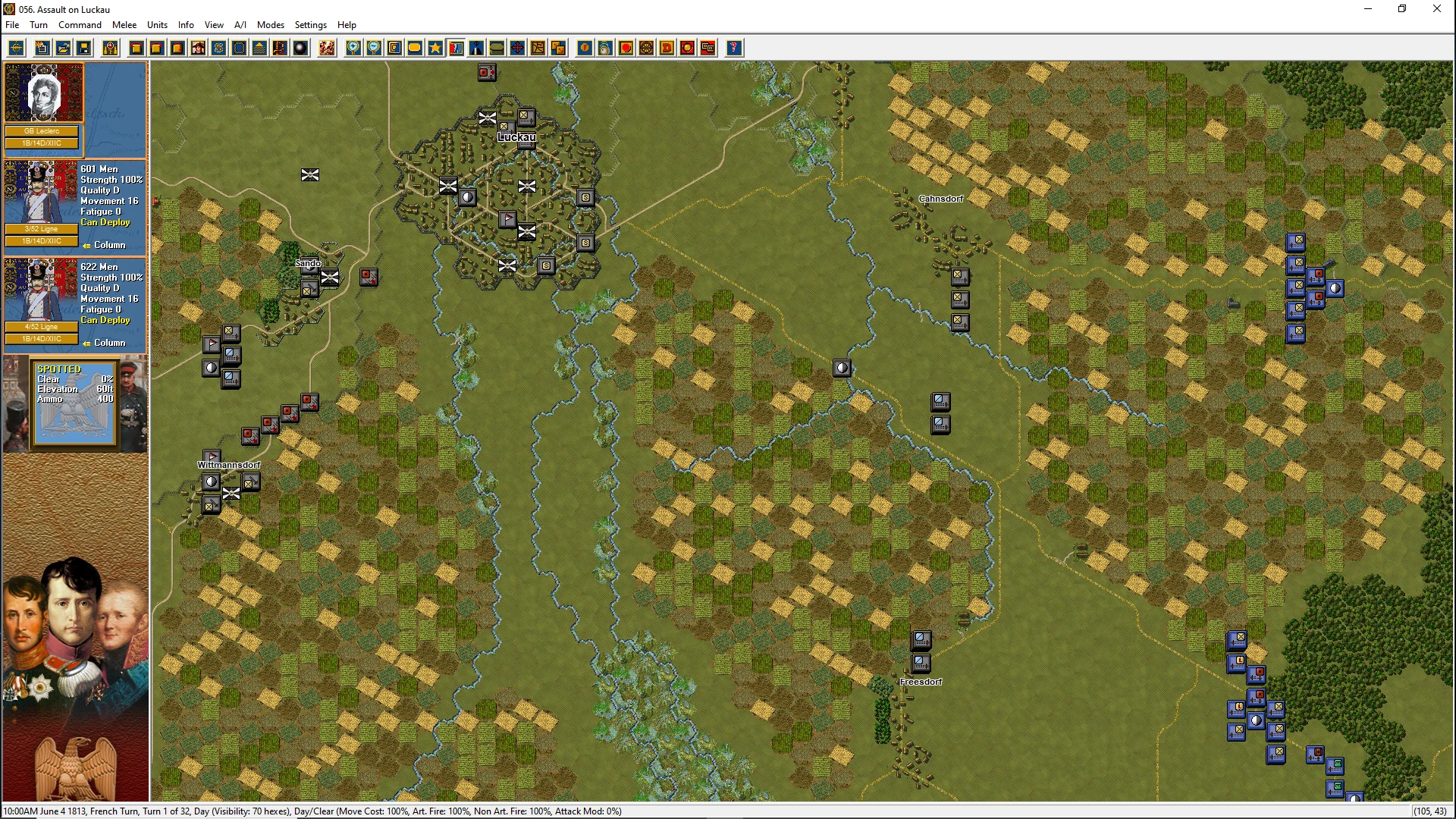
Task: Open the Melee menu
Action: pos(124,25)
